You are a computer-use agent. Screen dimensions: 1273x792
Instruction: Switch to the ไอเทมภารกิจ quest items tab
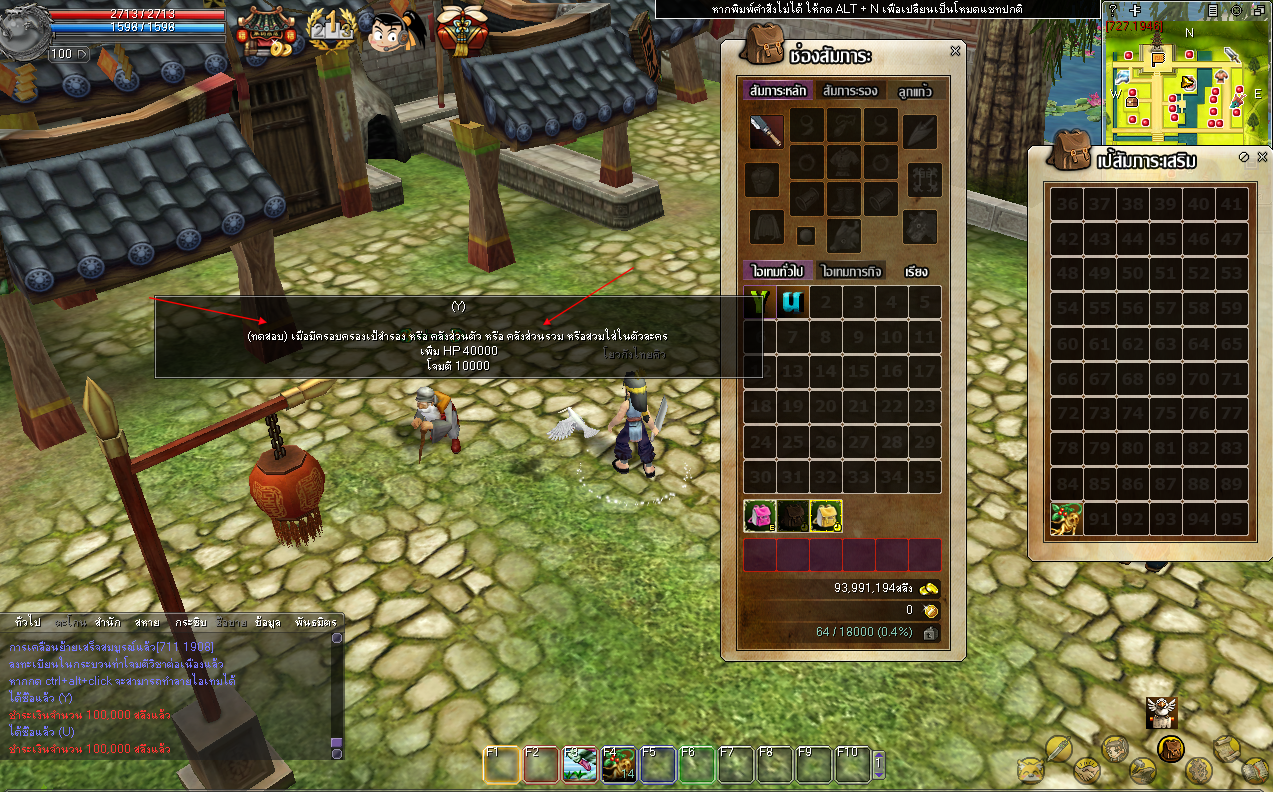pos(850,271)
